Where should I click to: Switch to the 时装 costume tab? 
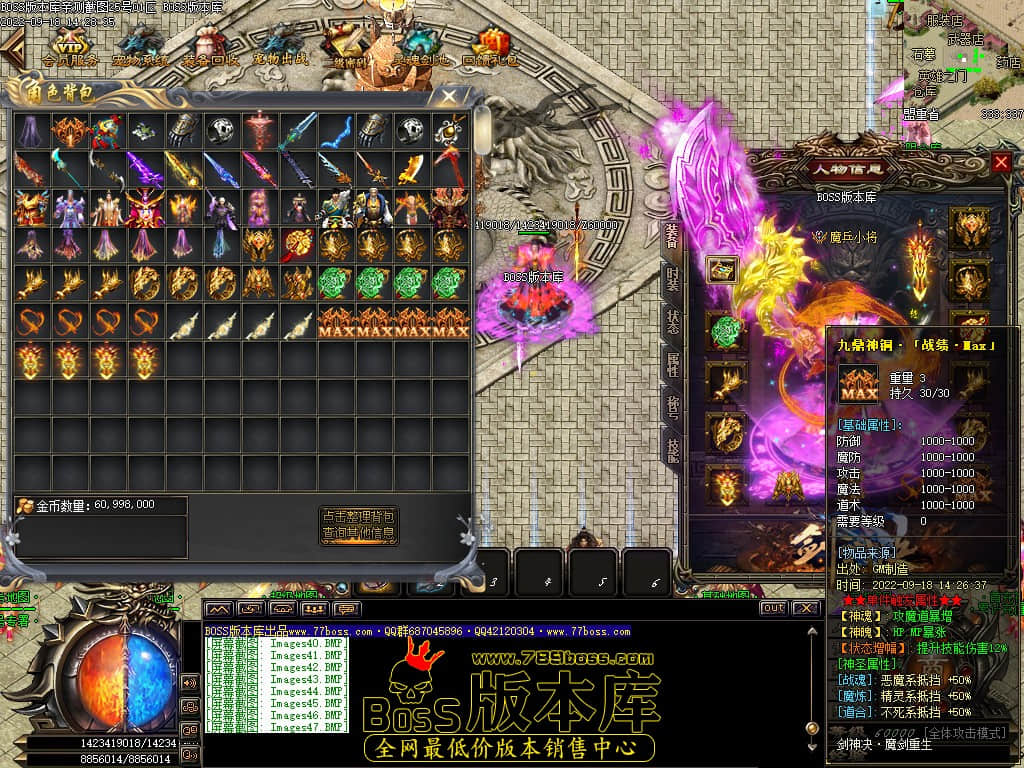tap(673, 278)
